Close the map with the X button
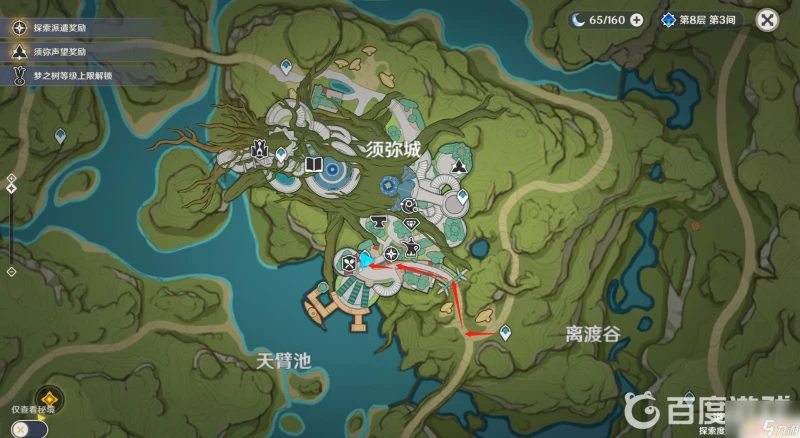 coord(767,19)
